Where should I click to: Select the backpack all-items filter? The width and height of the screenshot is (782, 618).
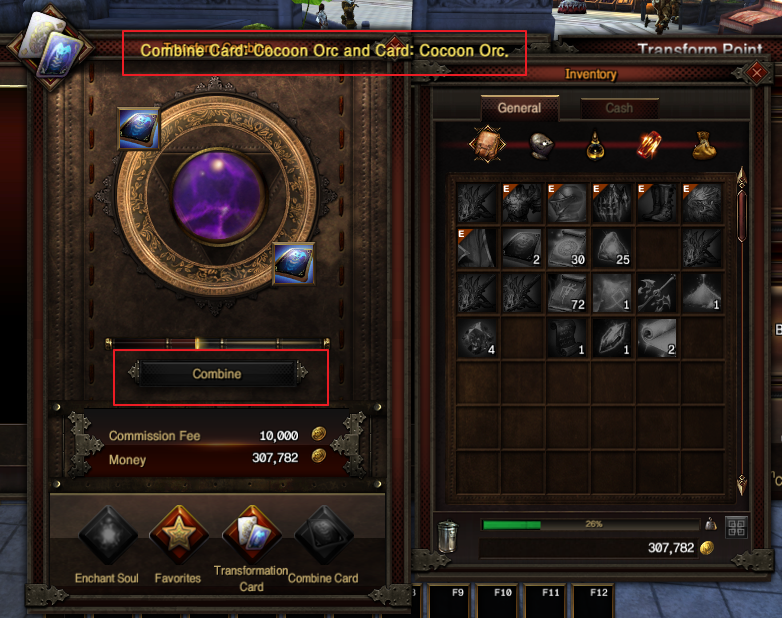pyautogui.click(x=486, y=145)
